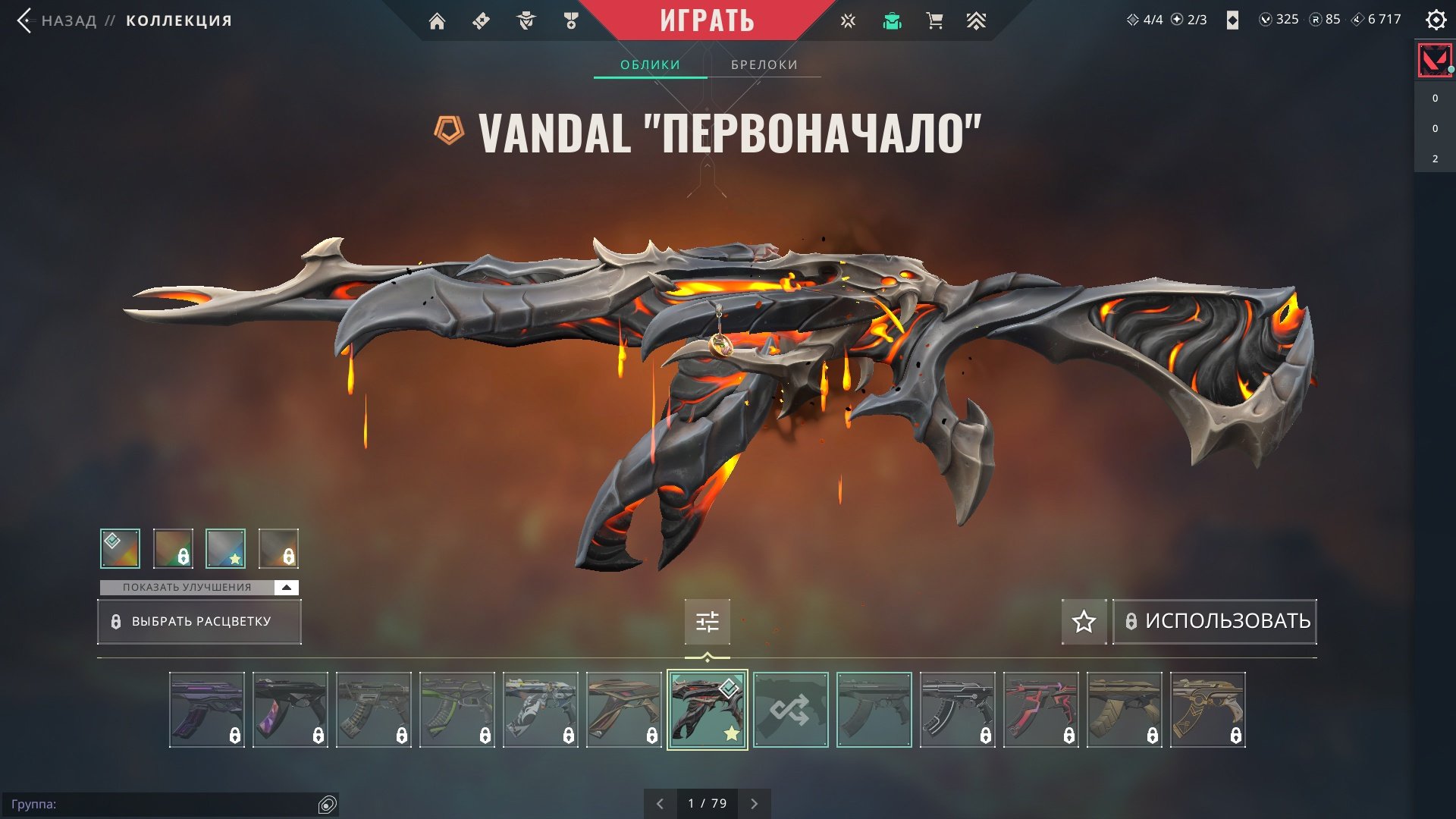
Task: Go to the next skins page
Action: tap(754, 804)
